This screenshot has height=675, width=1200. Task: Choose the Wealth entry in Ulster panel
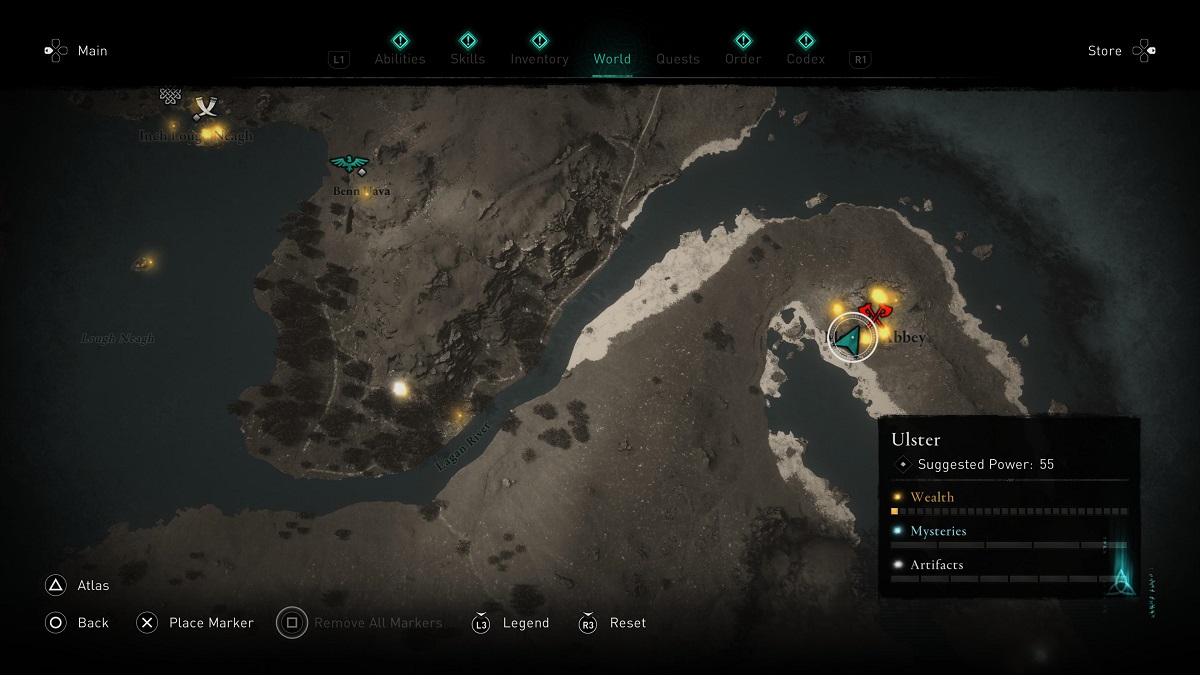[932, 497]
